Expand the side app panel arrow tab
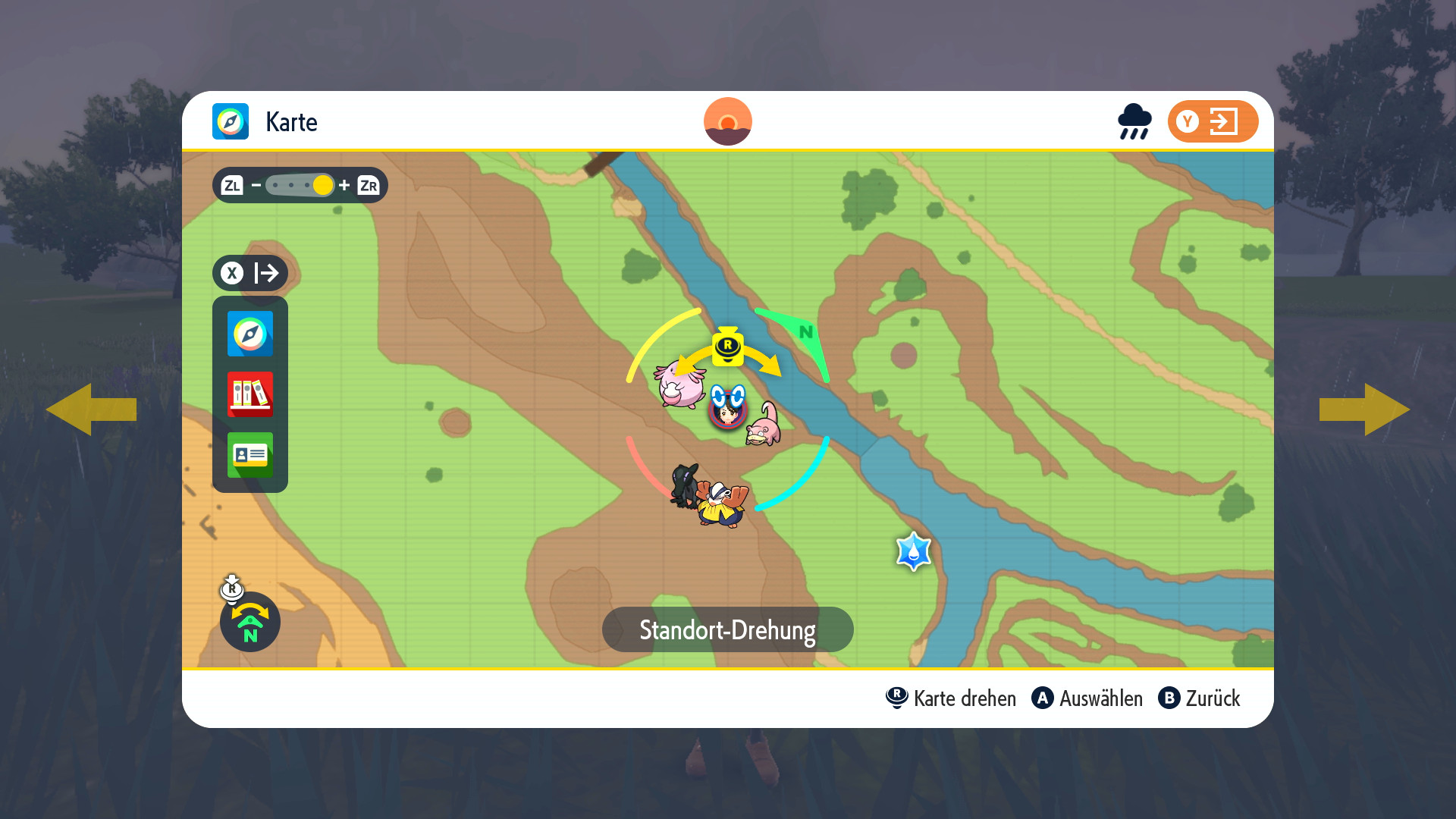The image size is (1456, 819). tap(250, 273)
